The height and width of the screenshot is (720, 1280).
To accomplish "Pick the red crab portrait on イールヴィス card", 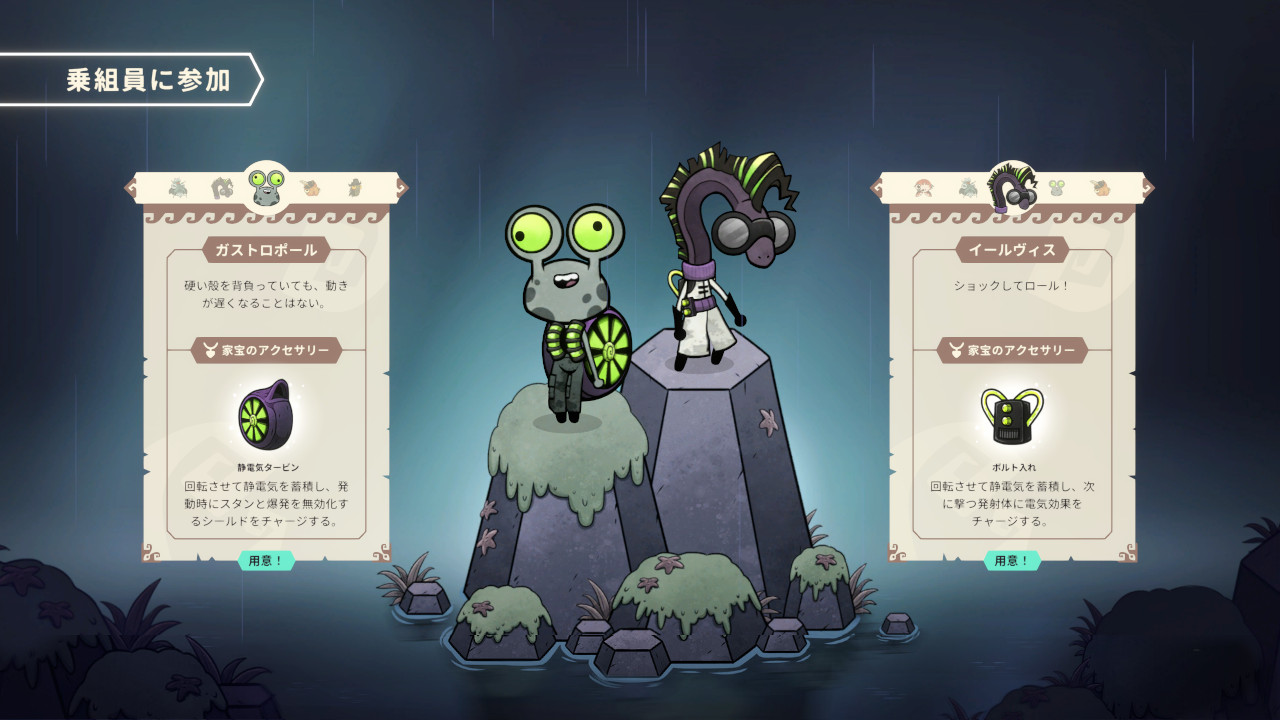I will click(x=923, y=187).
